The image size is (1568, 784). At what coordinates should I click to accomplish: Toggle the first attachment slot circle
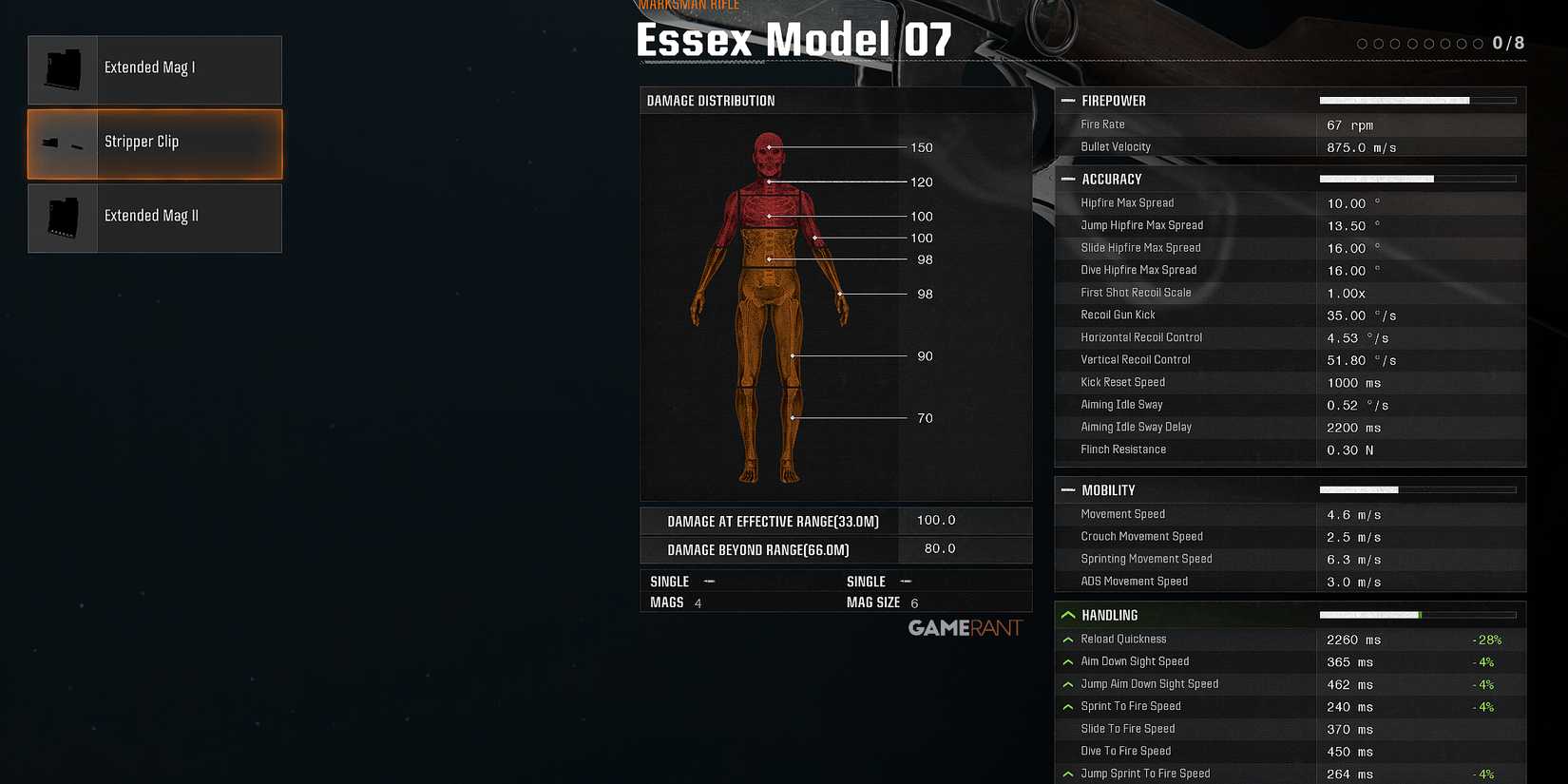[x=1362, y=43]
